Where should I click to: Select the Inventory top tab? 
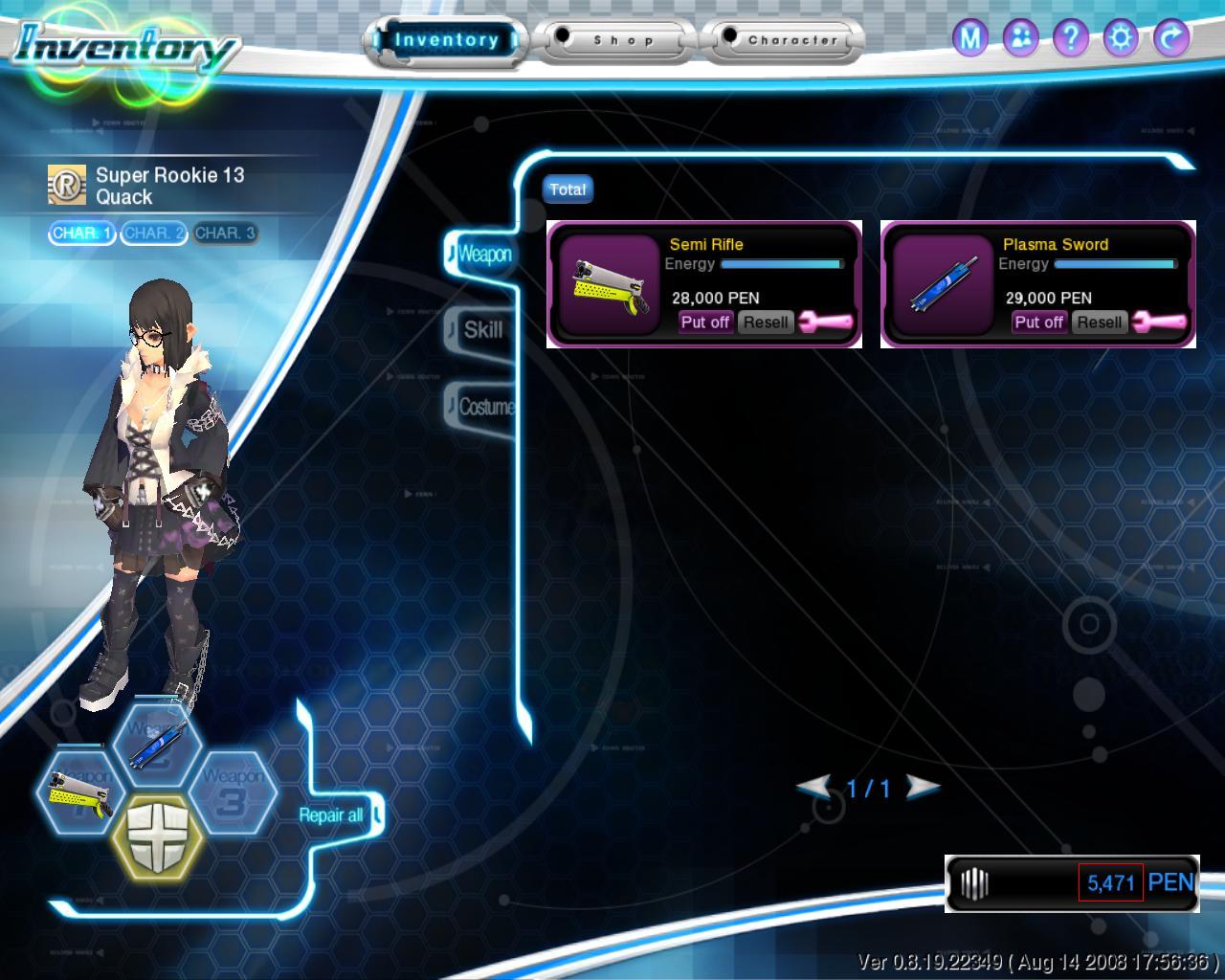click(x=446, y=41)
